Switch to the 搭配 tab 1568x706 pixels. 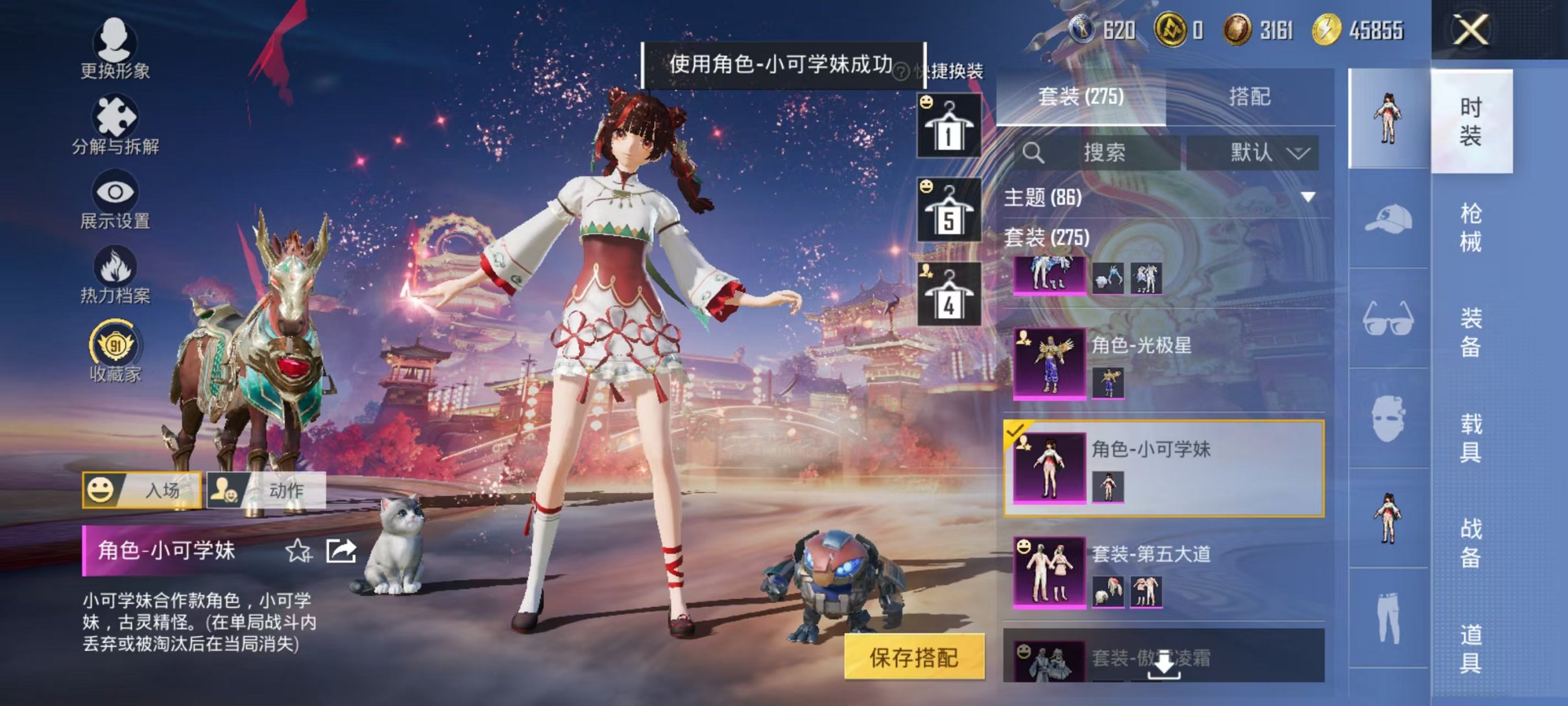1251,98
